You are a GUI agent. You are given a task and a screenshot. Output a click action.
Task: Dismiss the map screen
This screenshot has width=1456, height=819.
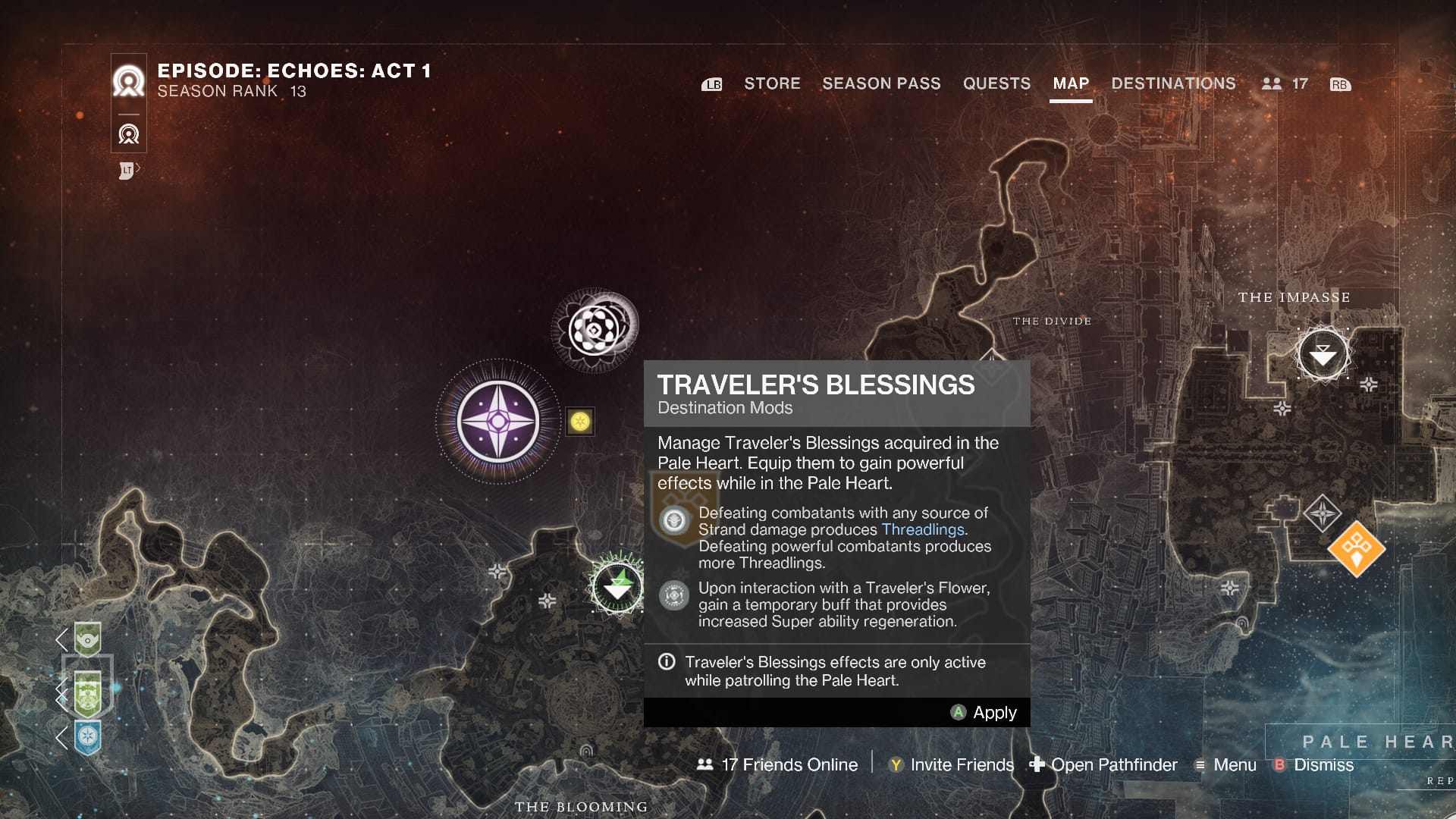pyautogui.click(x=1314, y=764)
